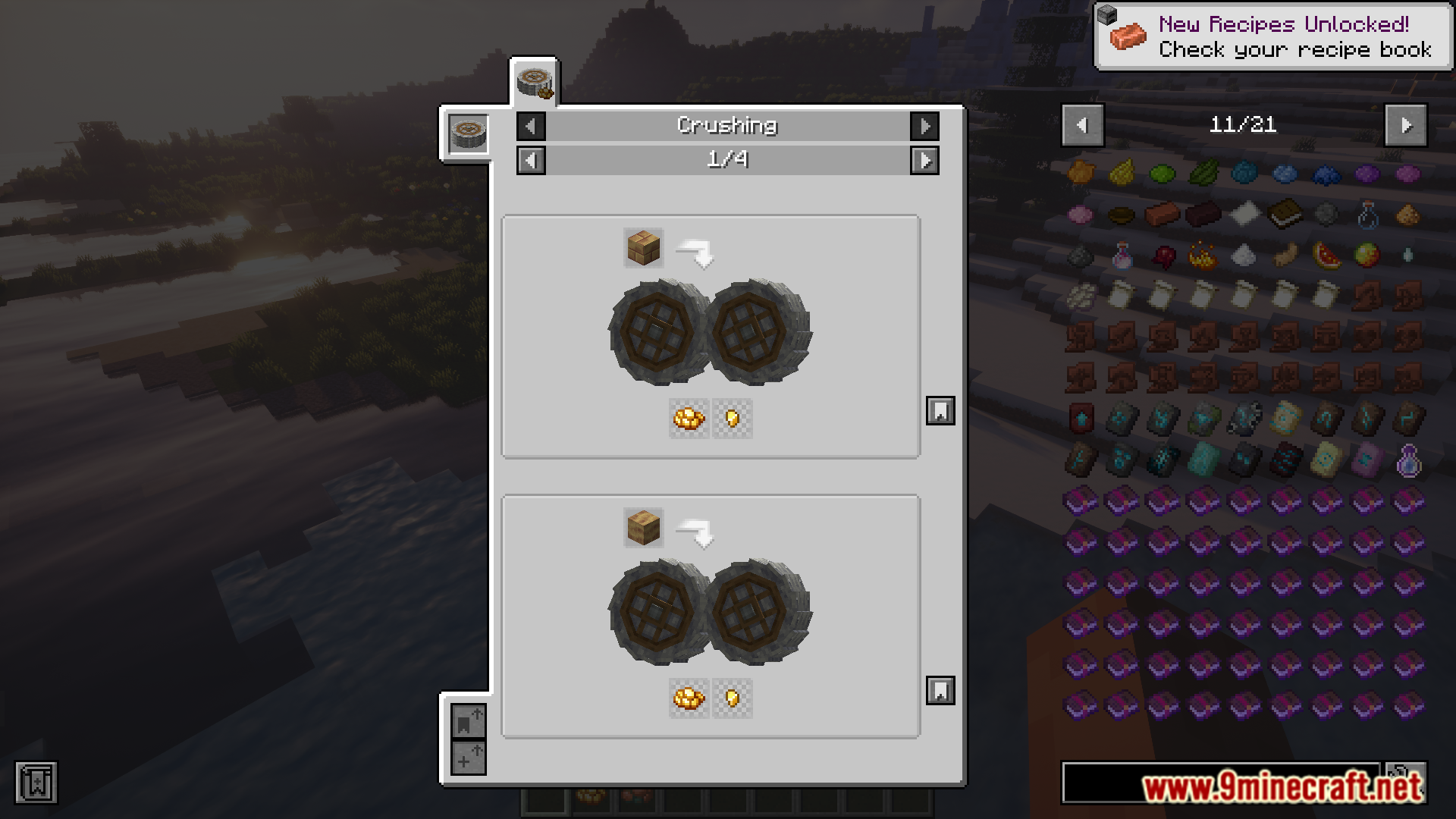Go to the previous recipe category
The width and height of the screenshot is (1456, 819).
coord(531,126)
